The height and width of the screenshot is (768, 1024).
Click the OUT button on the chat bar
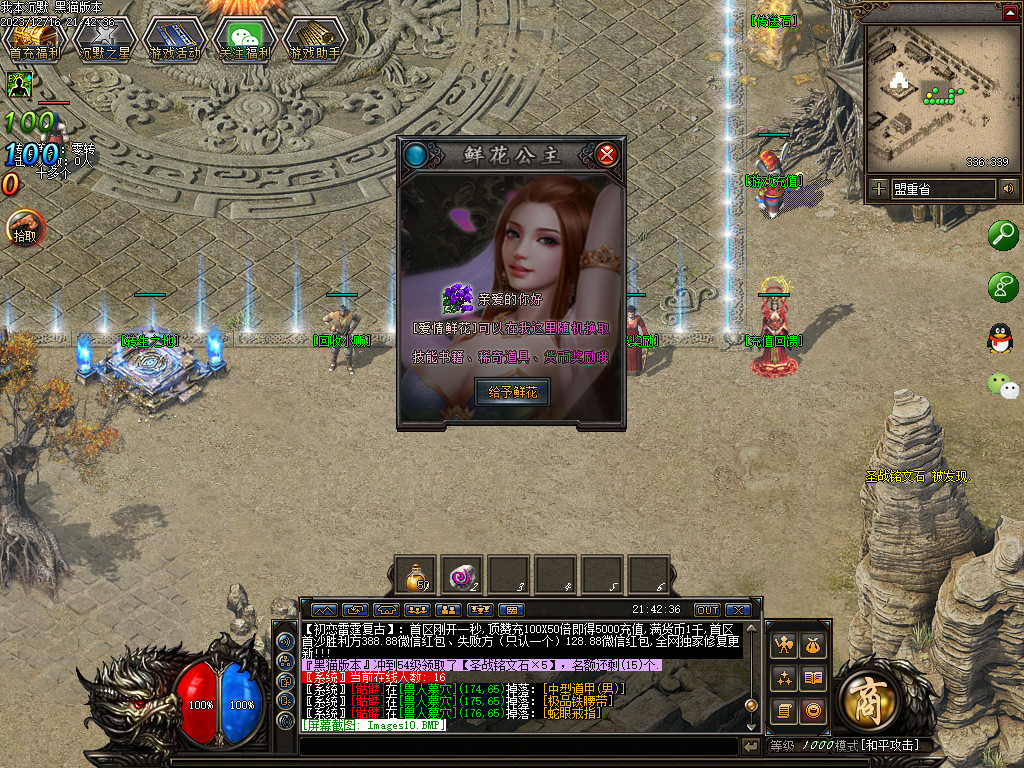707,610
